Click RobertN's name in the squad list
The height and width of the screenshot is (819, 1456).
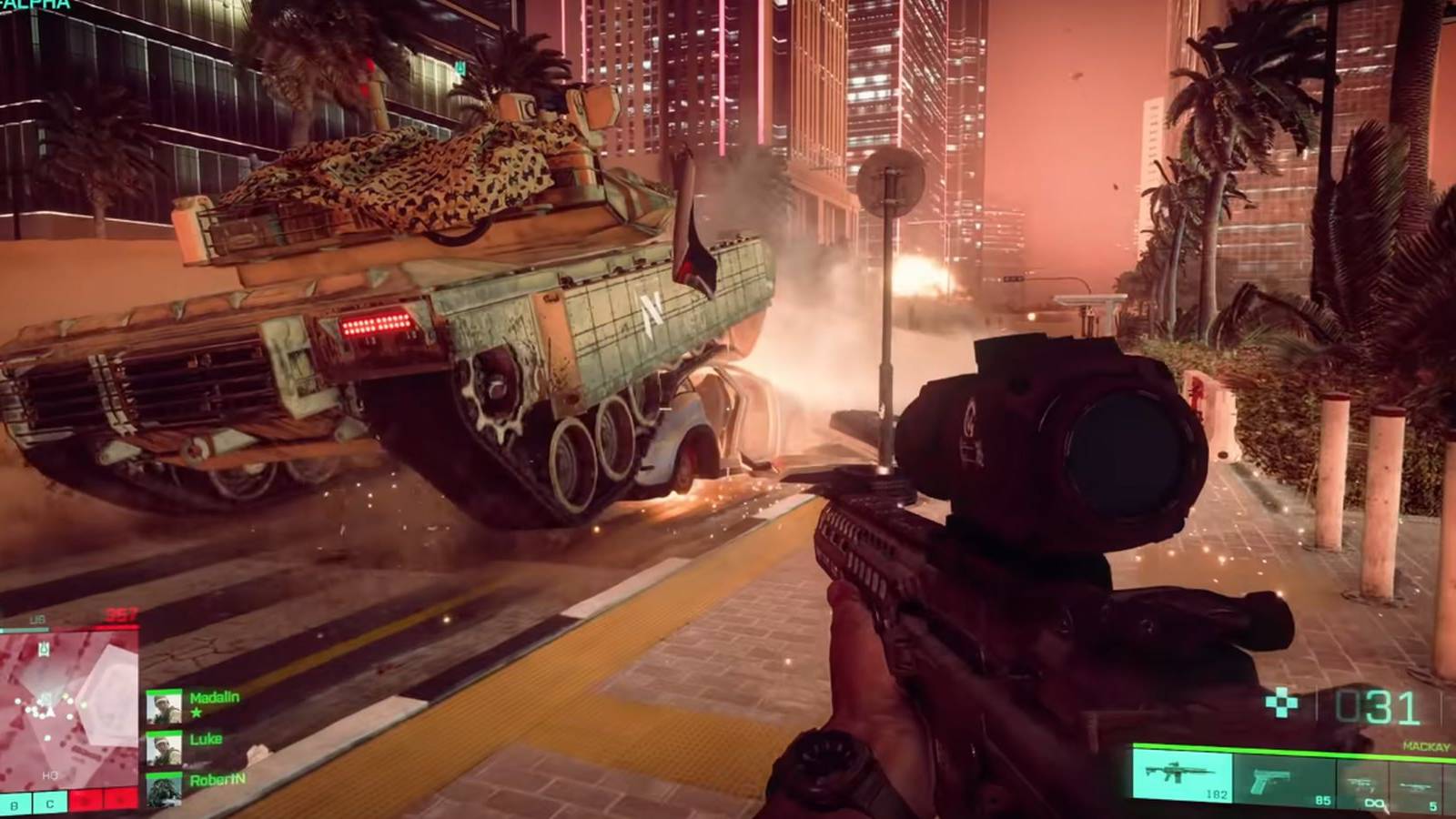(218, 780)
